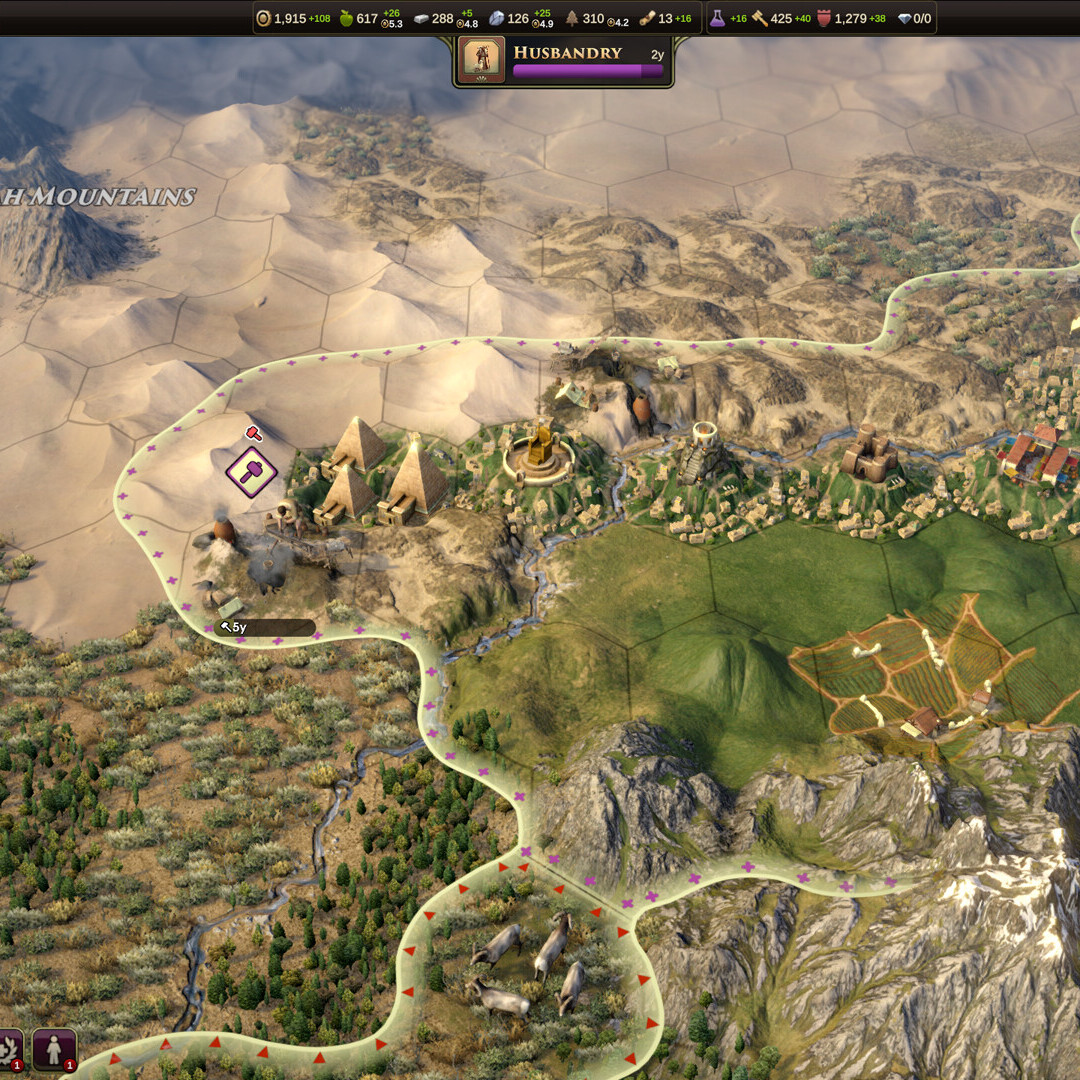The image size is (1080, 1080).
Task: Click the stone resource icon
Action: (x=496, y=18)
